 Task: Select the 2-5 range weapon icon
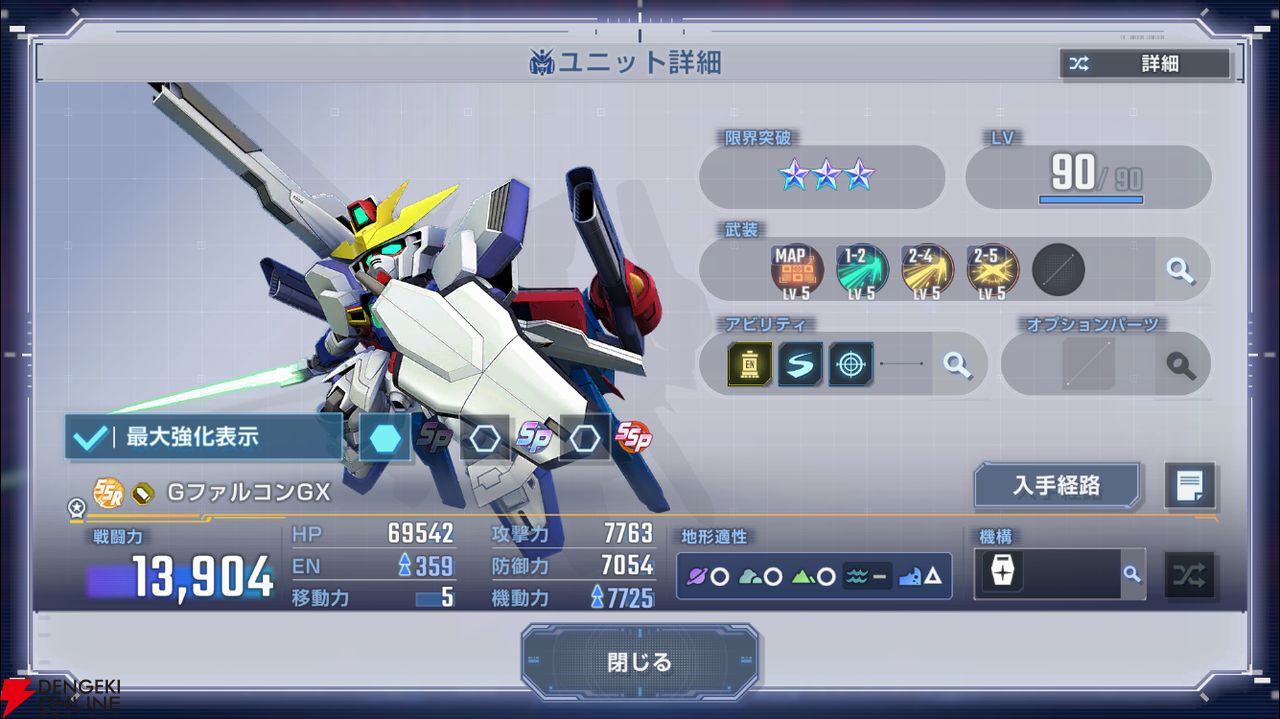992,268
